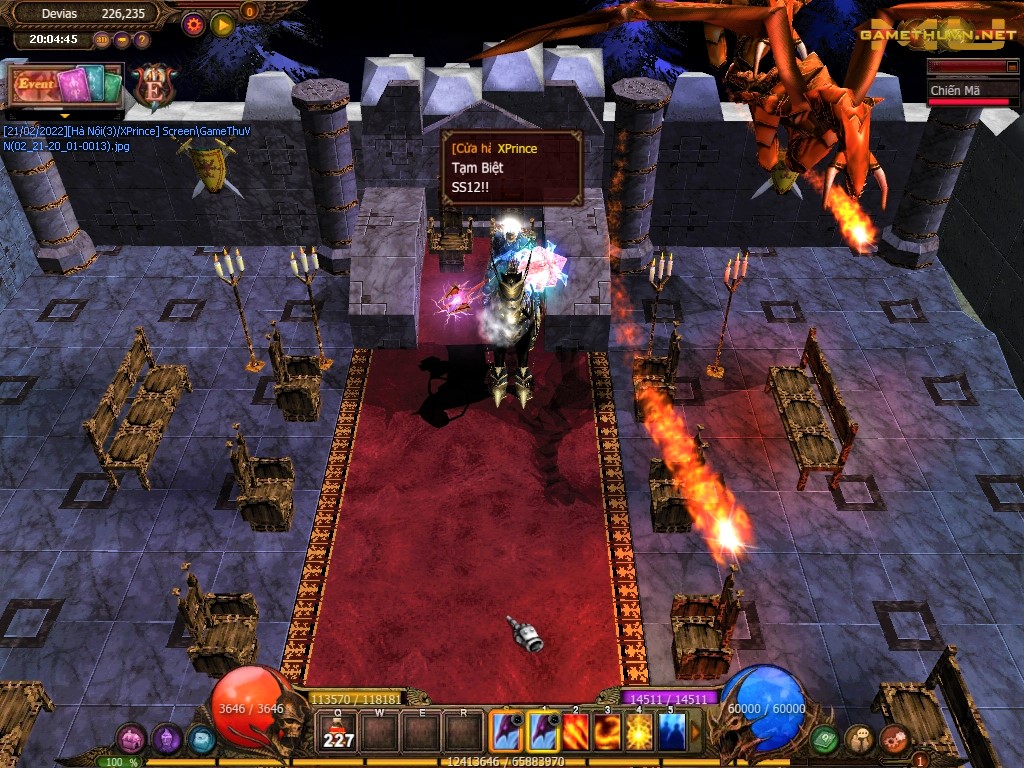The height and width of the screenshot is (768, 1024).
Task: Open the red gear settings button
Action: pos(194,25)
